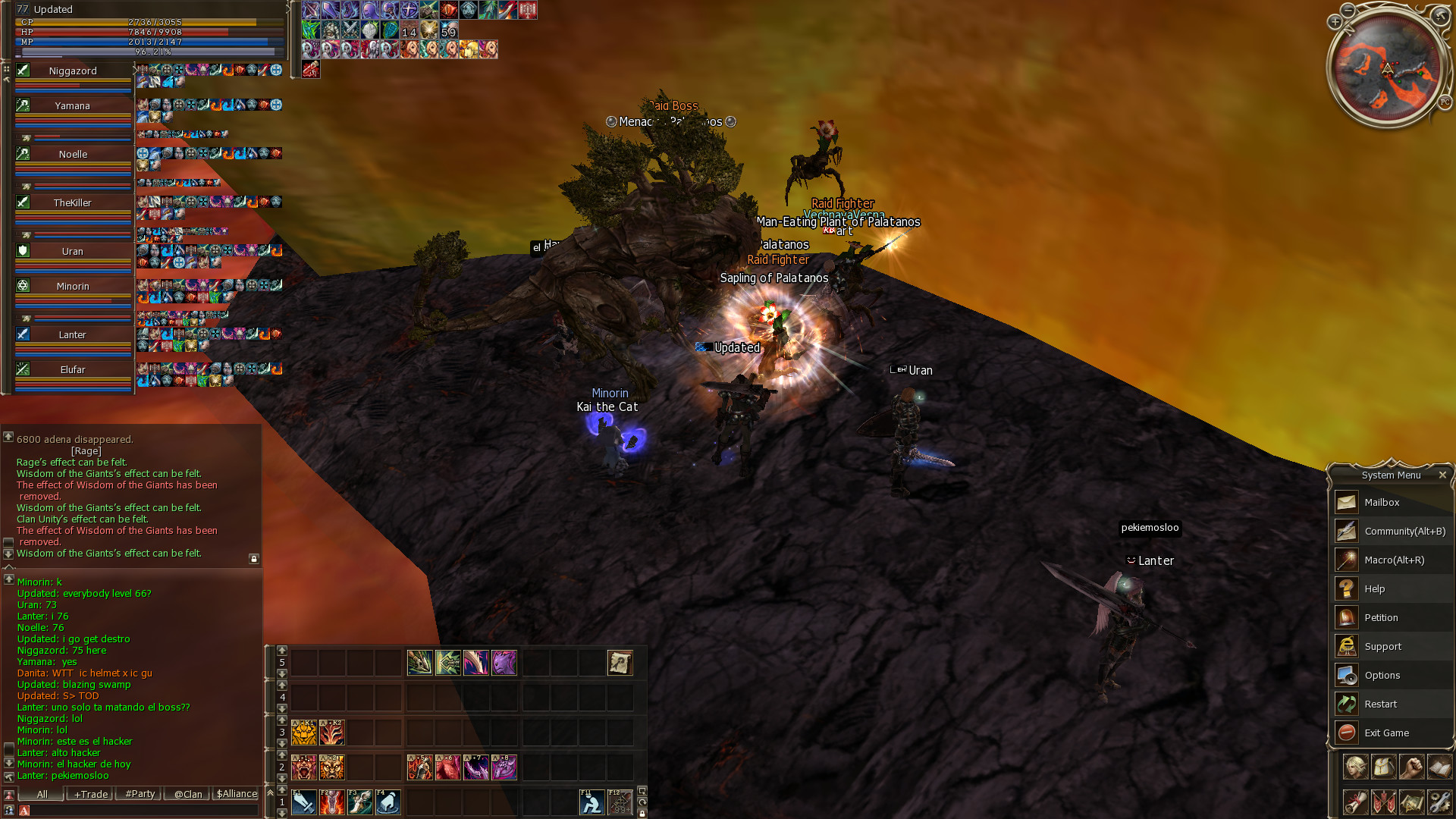Close the System Menu window

[x=1442, y=475]
